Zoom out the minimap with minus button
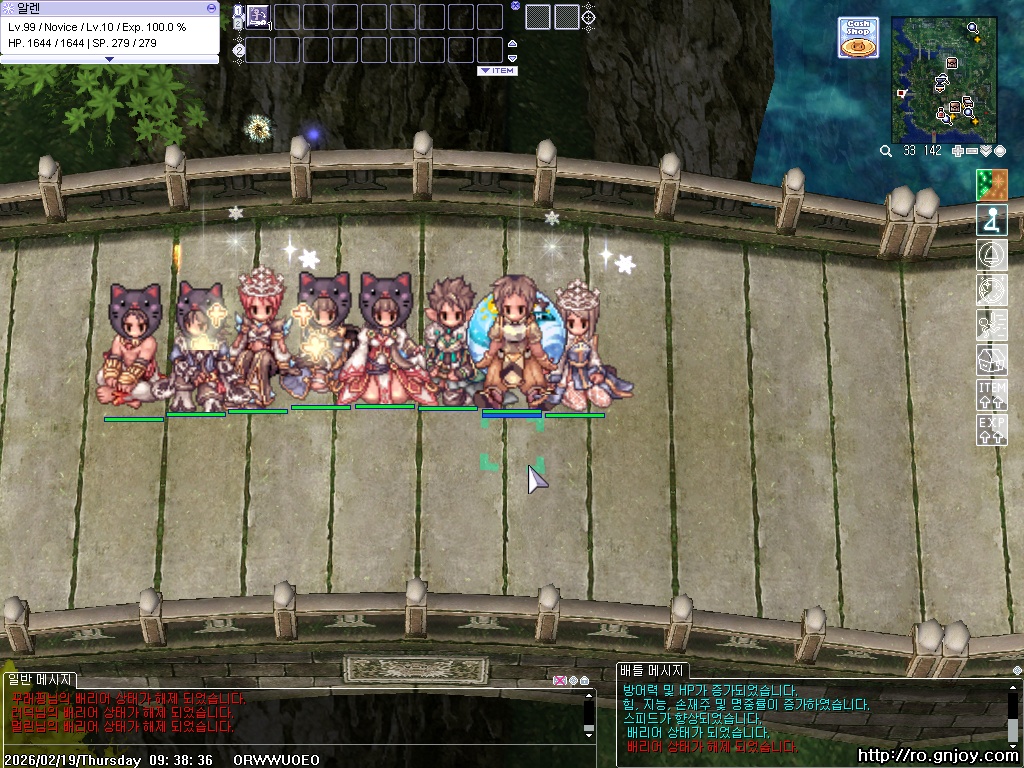This screenshot has width=1024, height=768. click(973, 151)
